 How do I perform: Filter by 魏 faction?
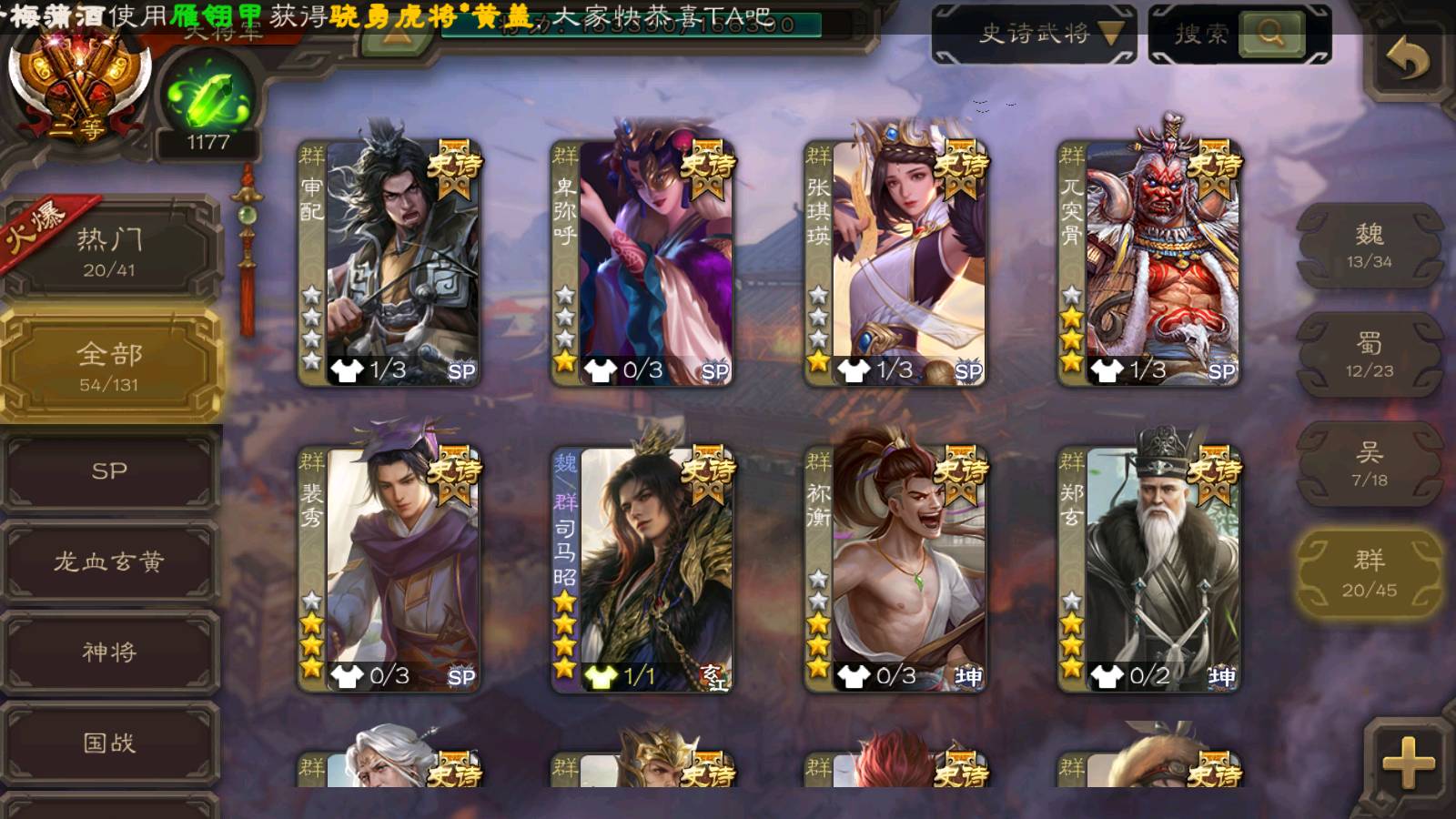(1369, 246)
